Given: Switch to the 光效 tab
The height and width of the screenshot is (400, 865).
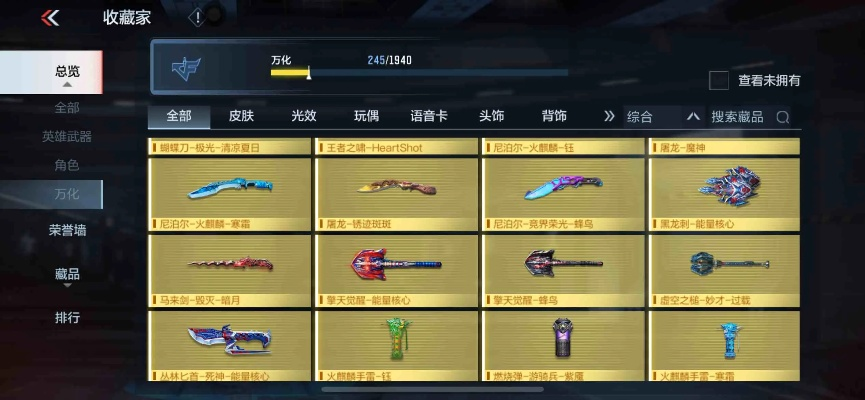Looking at the screenshot, I should click(x=303, y=116).
